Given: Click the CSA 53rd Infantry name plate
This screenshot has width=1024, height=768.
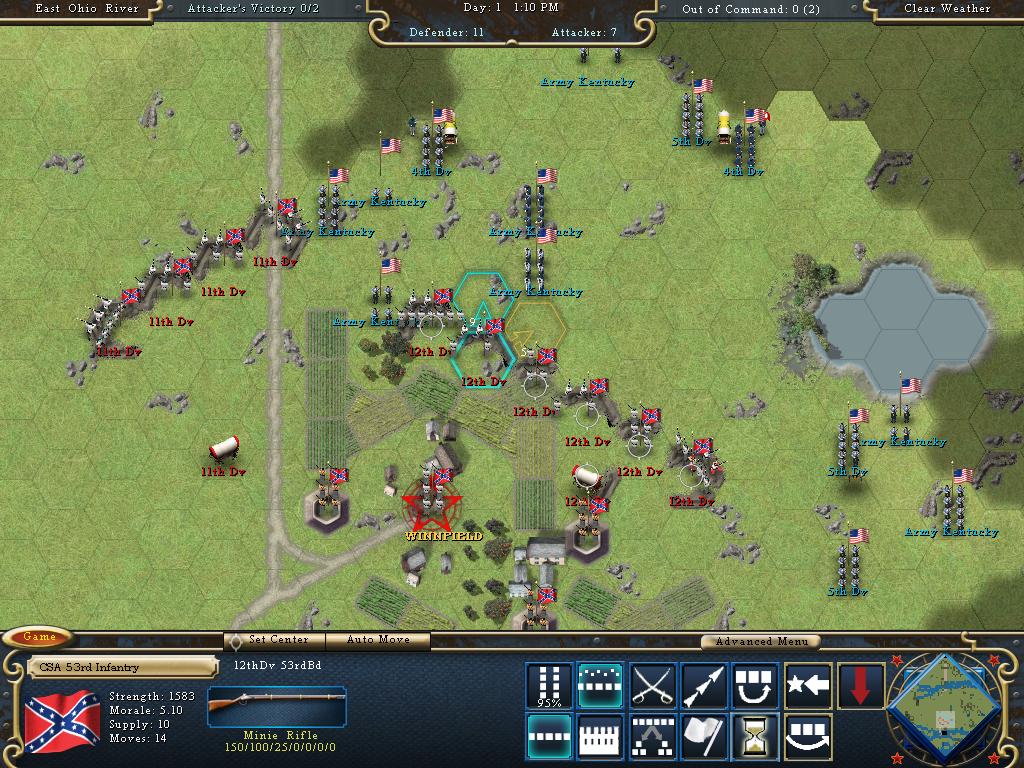Looking at the screenshot, I should [x=121, y=667].
